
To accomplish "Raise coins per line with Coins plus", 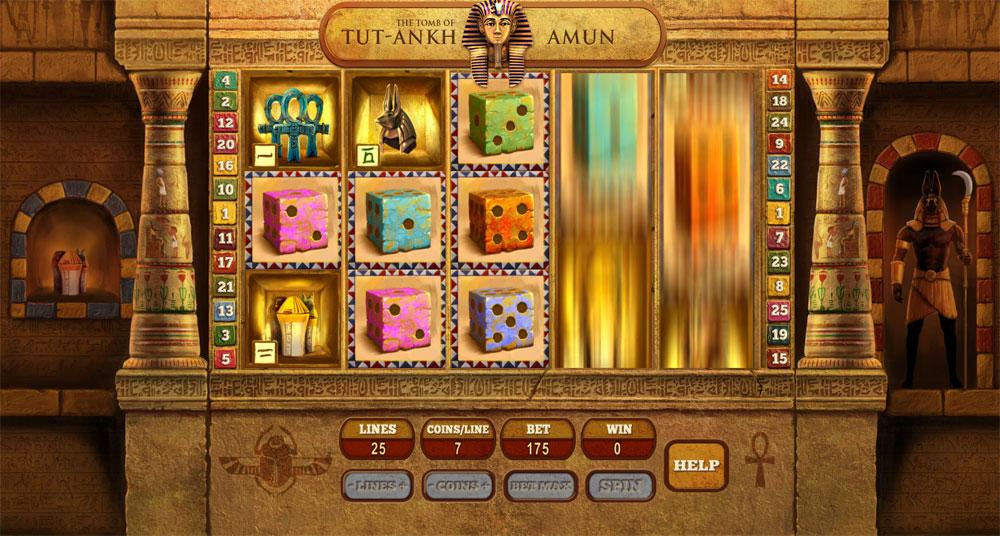I will point(485,486).
